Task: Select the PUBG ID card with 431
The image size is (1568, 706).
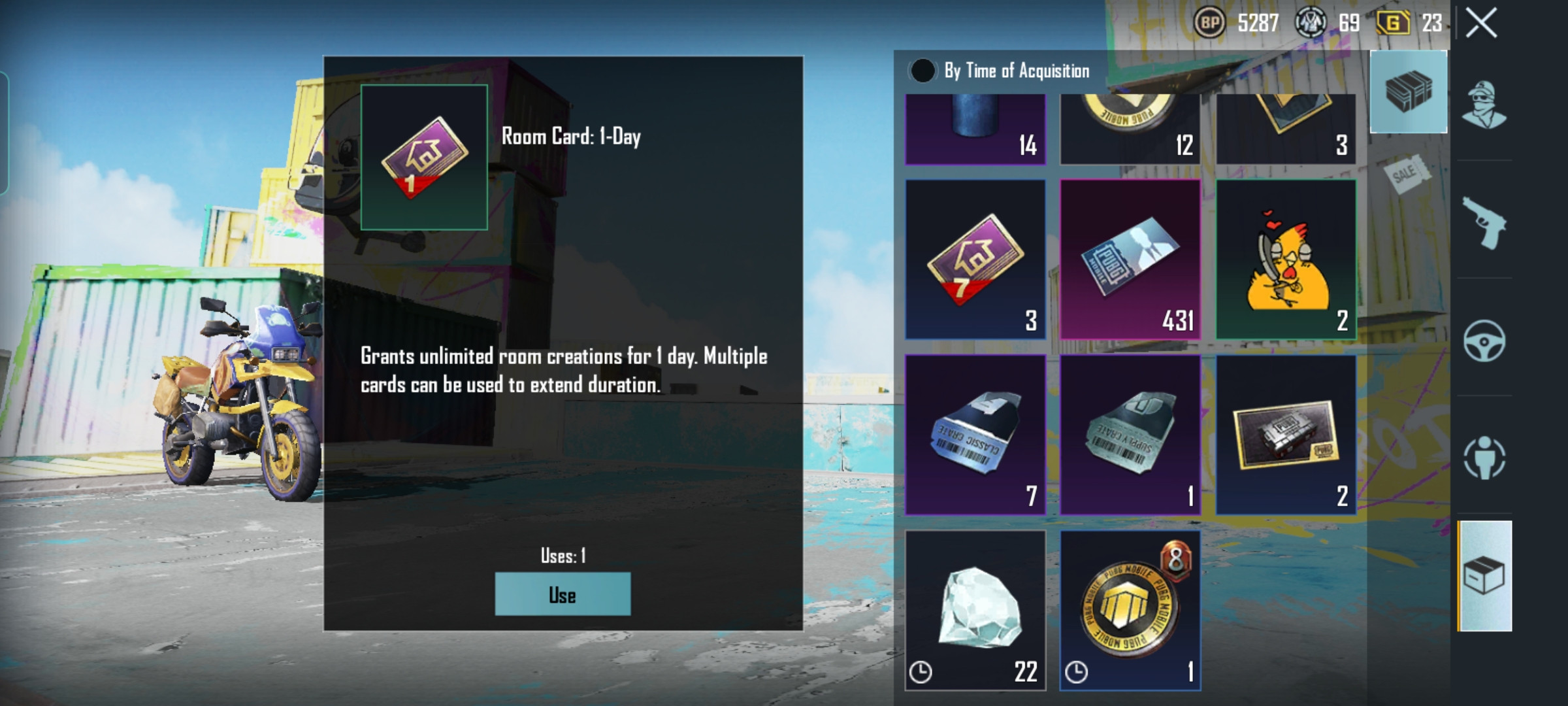Action: (x=1130, y=260)
